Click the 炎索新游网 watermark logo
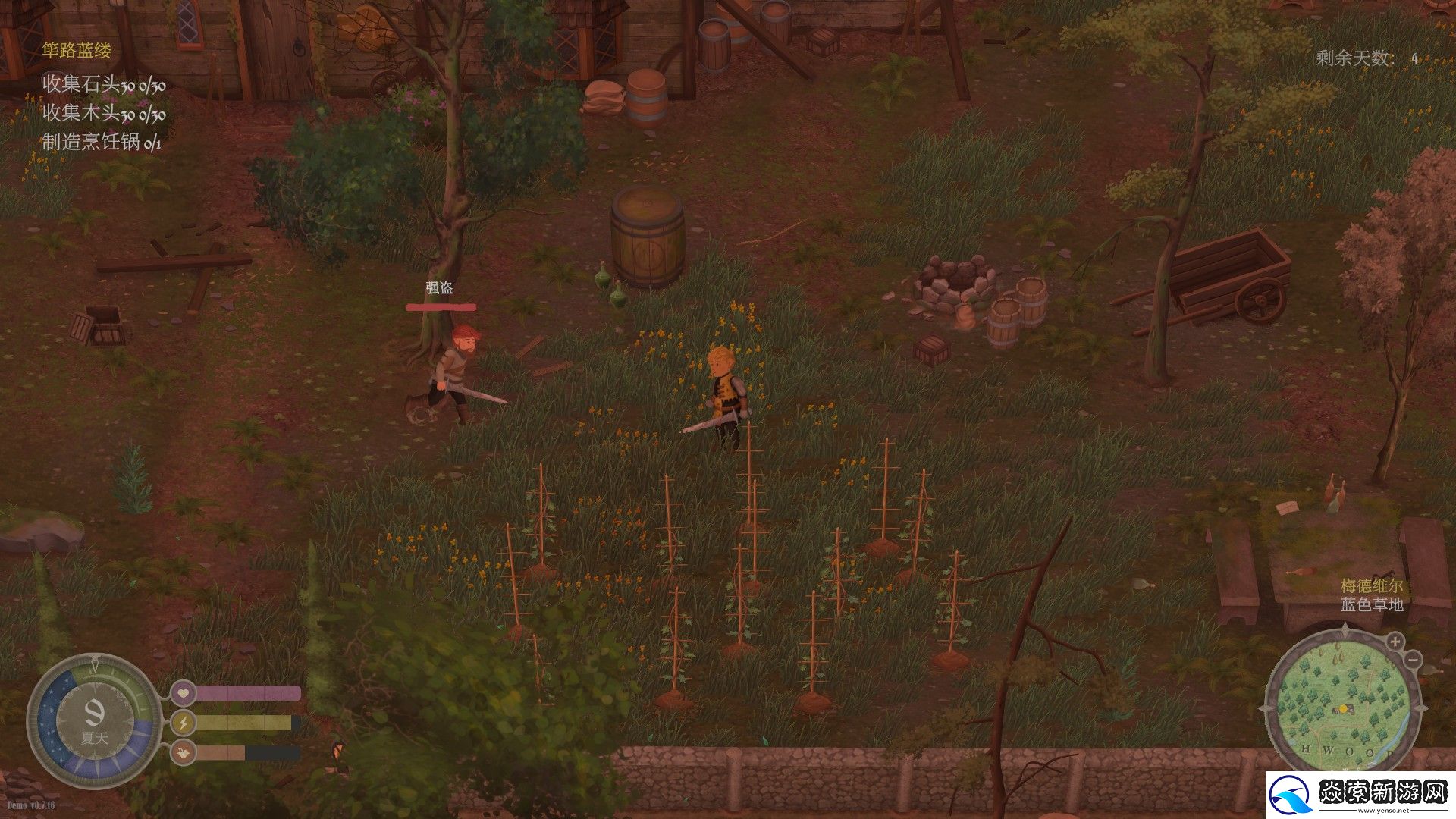Image resolution: width=1456 pixels, height=819 pixels. point(1360,794)
